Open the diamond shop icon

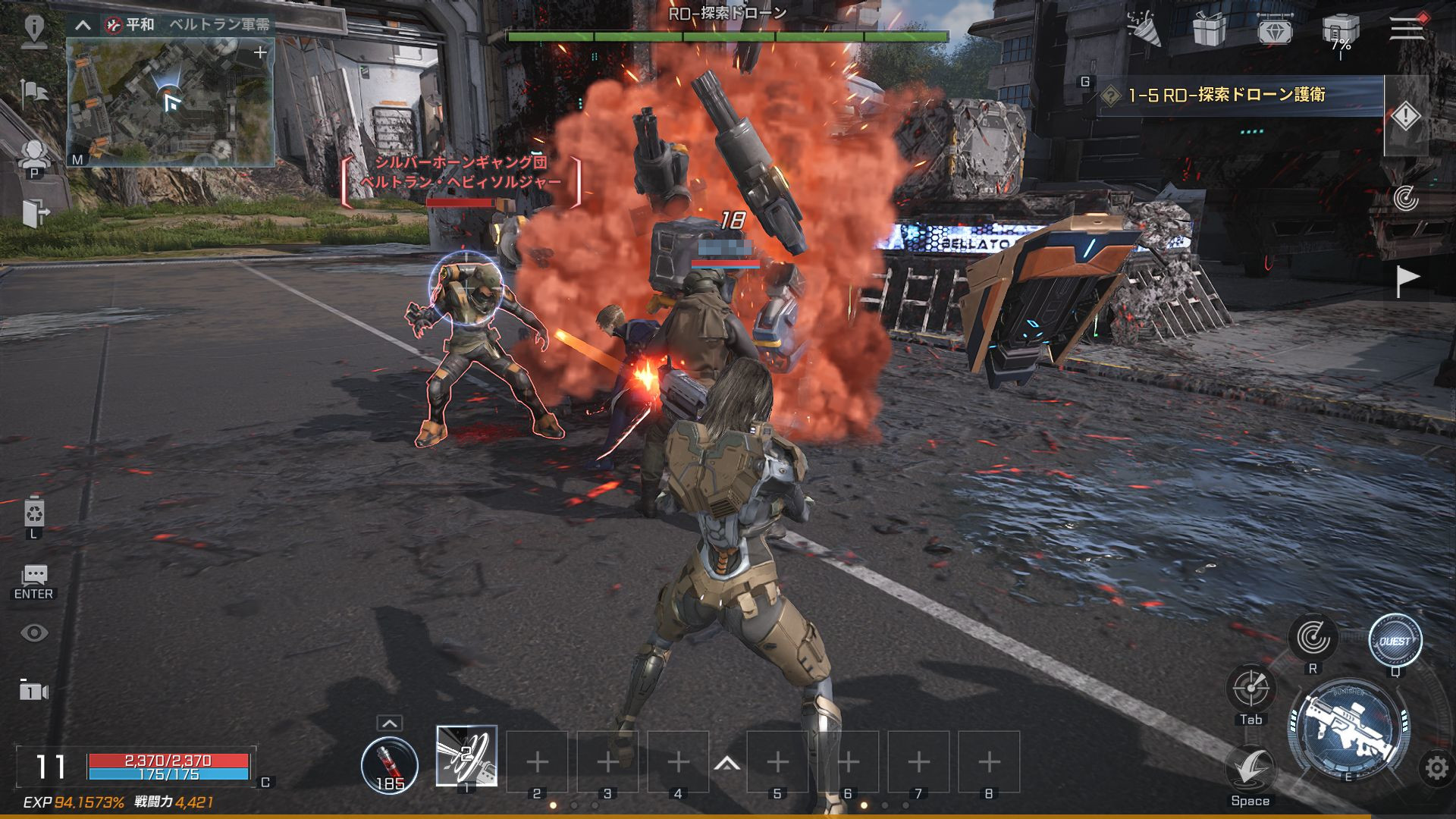[x=1274, y=30]
